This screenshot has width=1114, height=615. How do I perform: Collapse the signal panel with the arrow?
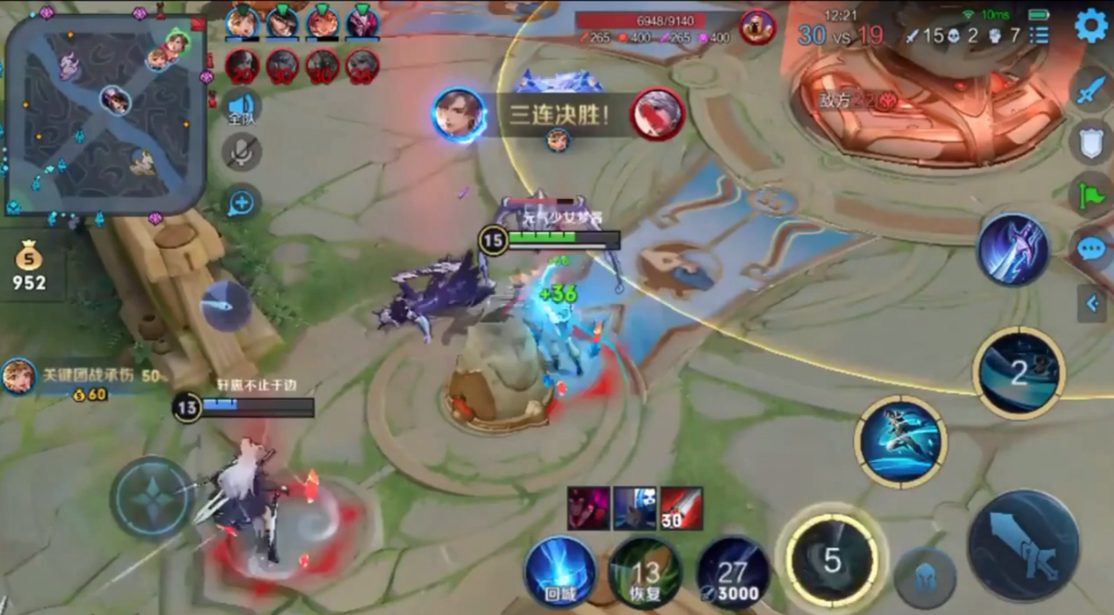click(1091, 301)
